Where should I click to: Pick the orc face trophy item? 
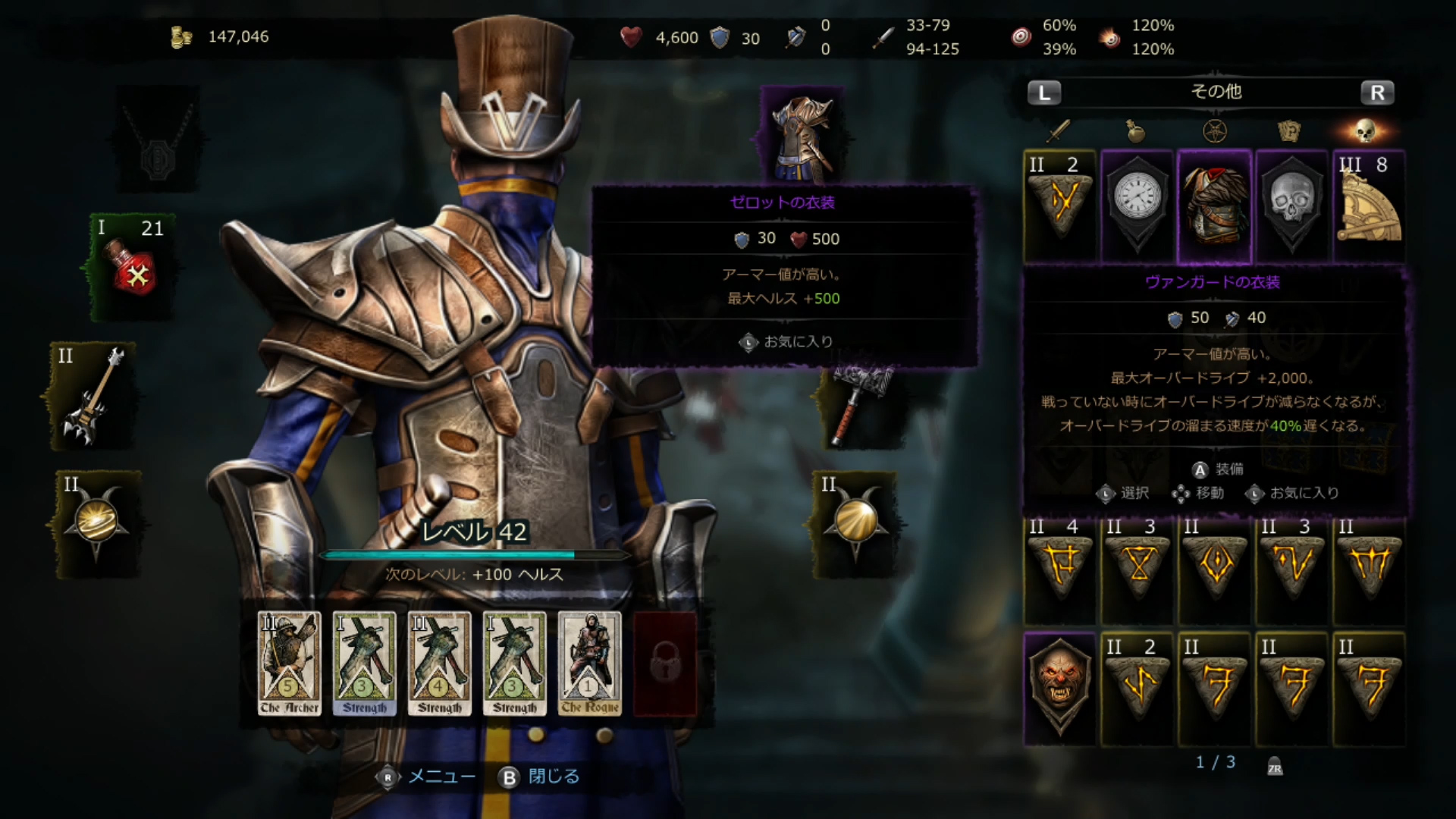tap(1059, 687)
